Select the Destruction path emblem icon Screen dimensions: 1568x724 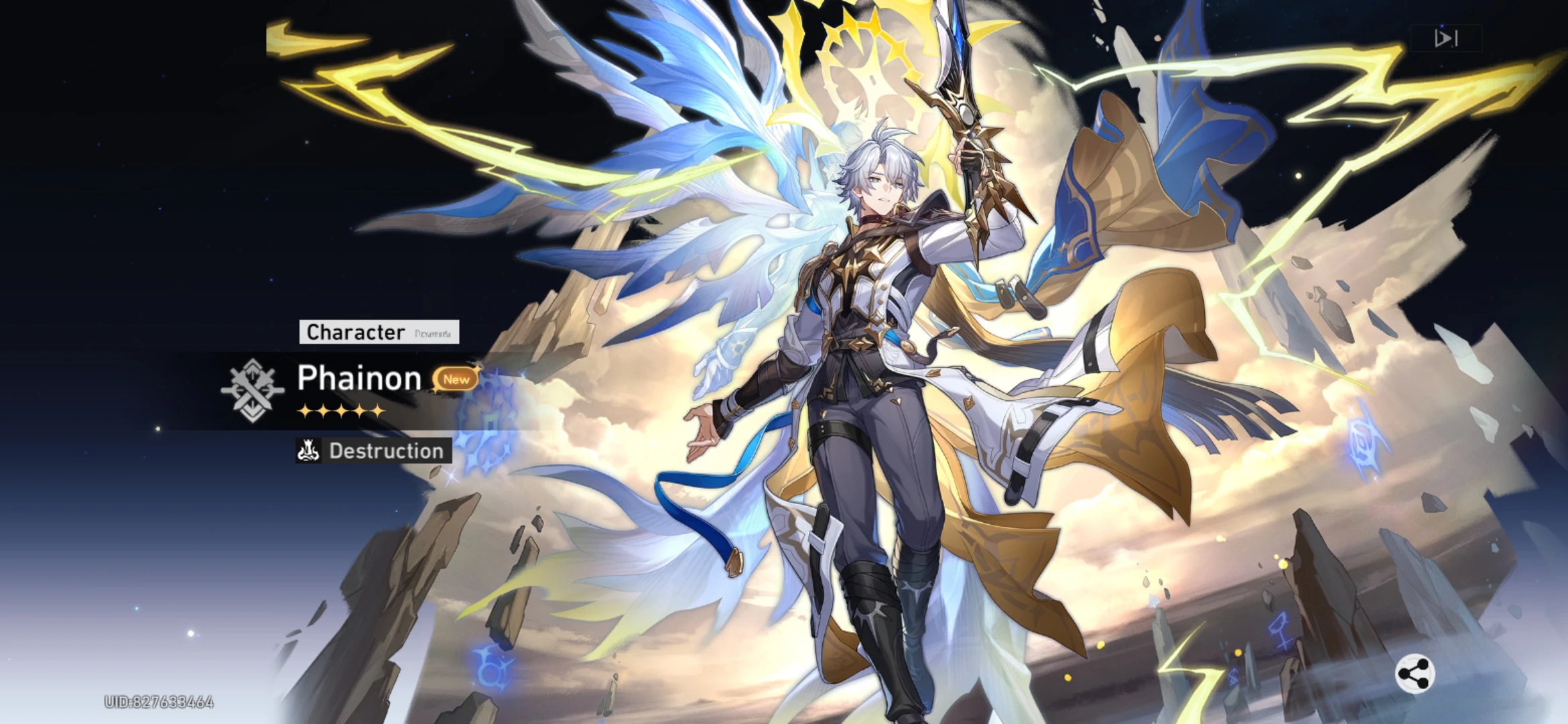pyautogui.click(x=308, y=451)
